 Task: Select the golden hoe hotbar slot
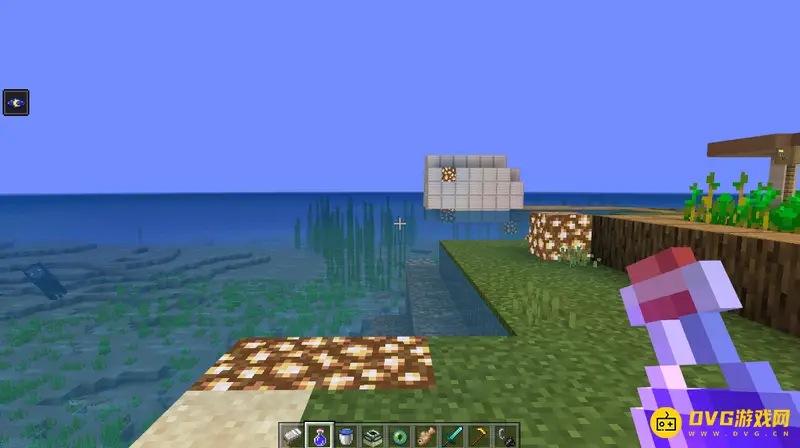(480, 435)
